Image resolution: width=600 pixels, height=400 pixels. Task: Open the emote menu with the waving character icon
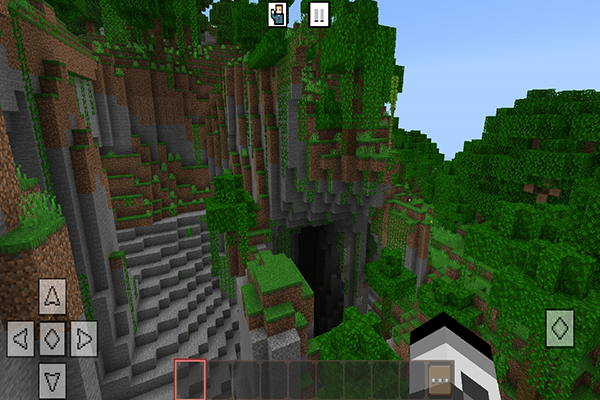(x=279, y=14)
